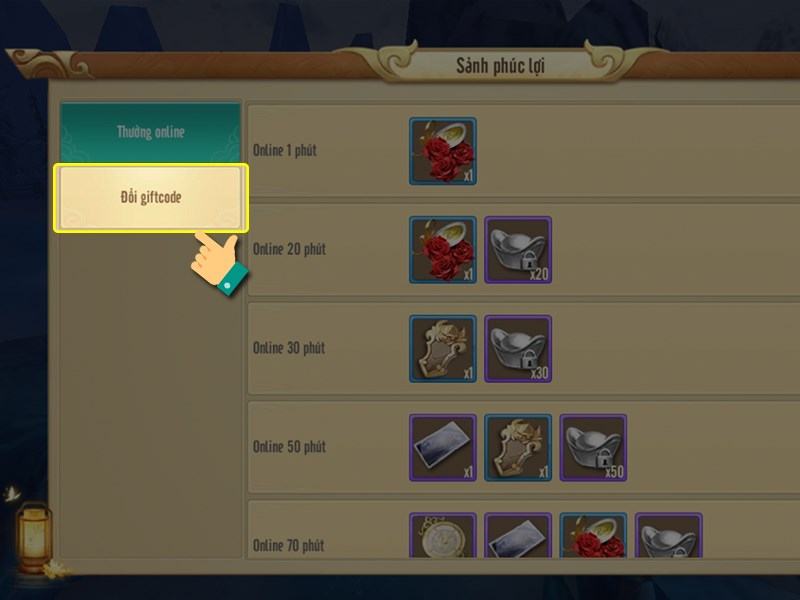Click the rose reward in Online 70 phút row
This screenshot has height=600, width=800.
593,536
